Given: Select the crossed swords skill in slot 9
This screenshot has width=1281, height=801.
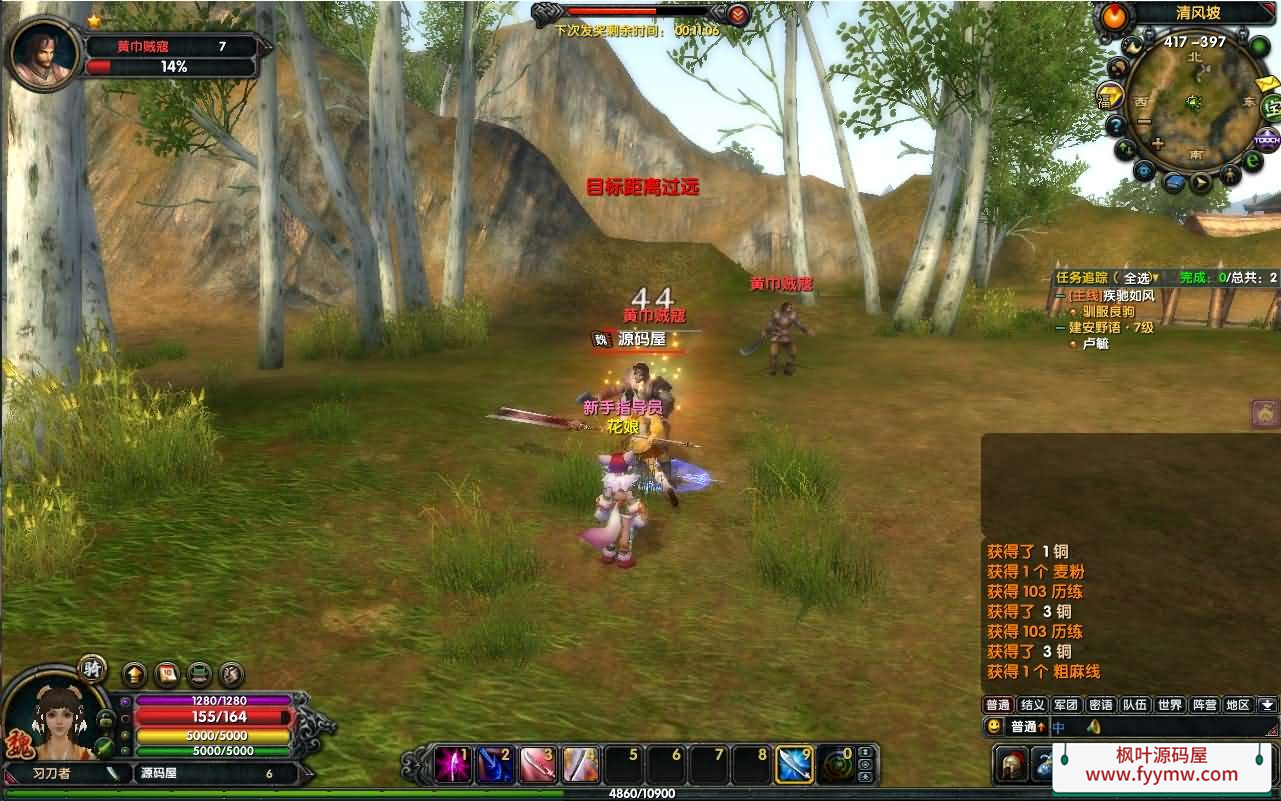Looking at the screenshot, I should pyautogui.click(x=794, y=765).
